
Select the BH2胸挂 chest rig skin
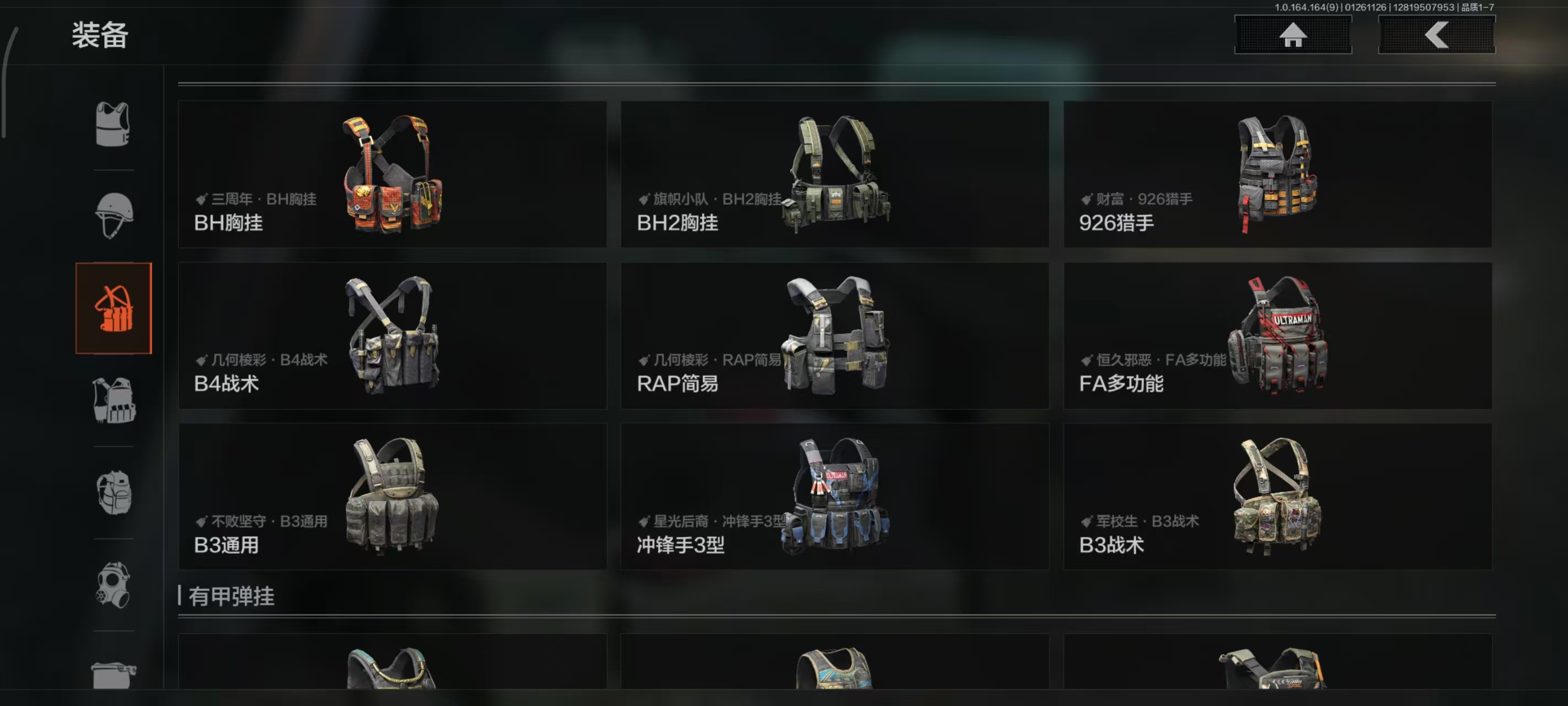pyautogui.click(x=835, y=175)
